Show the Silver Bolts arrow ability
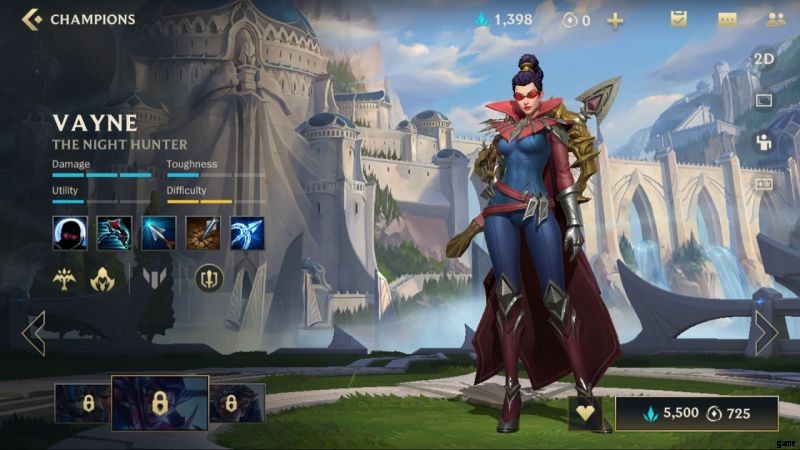 click(158, 233)
